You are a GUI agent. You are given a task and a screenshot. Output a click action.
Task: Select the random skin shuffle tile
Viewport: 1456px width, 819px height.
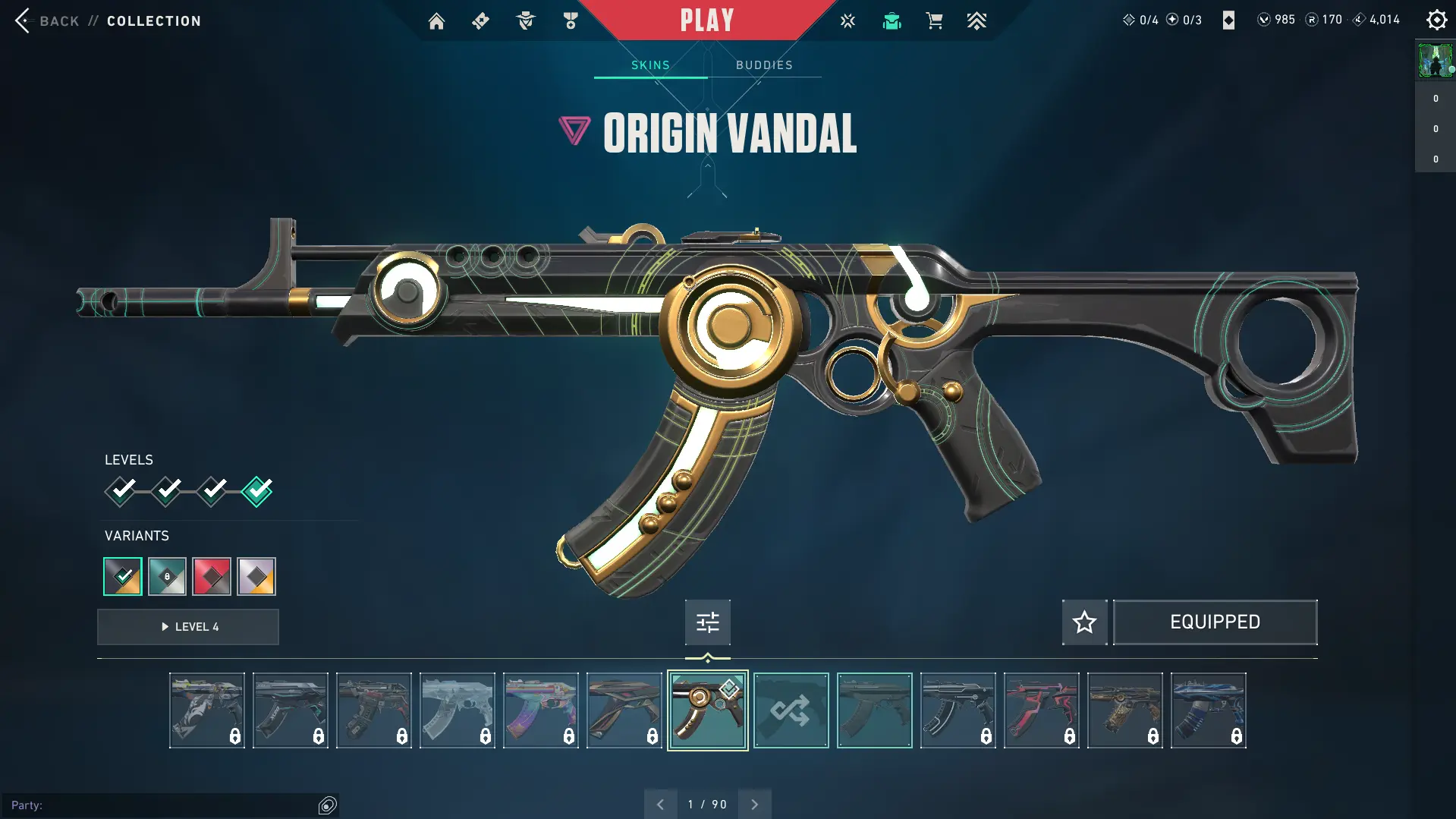point(791,710)
